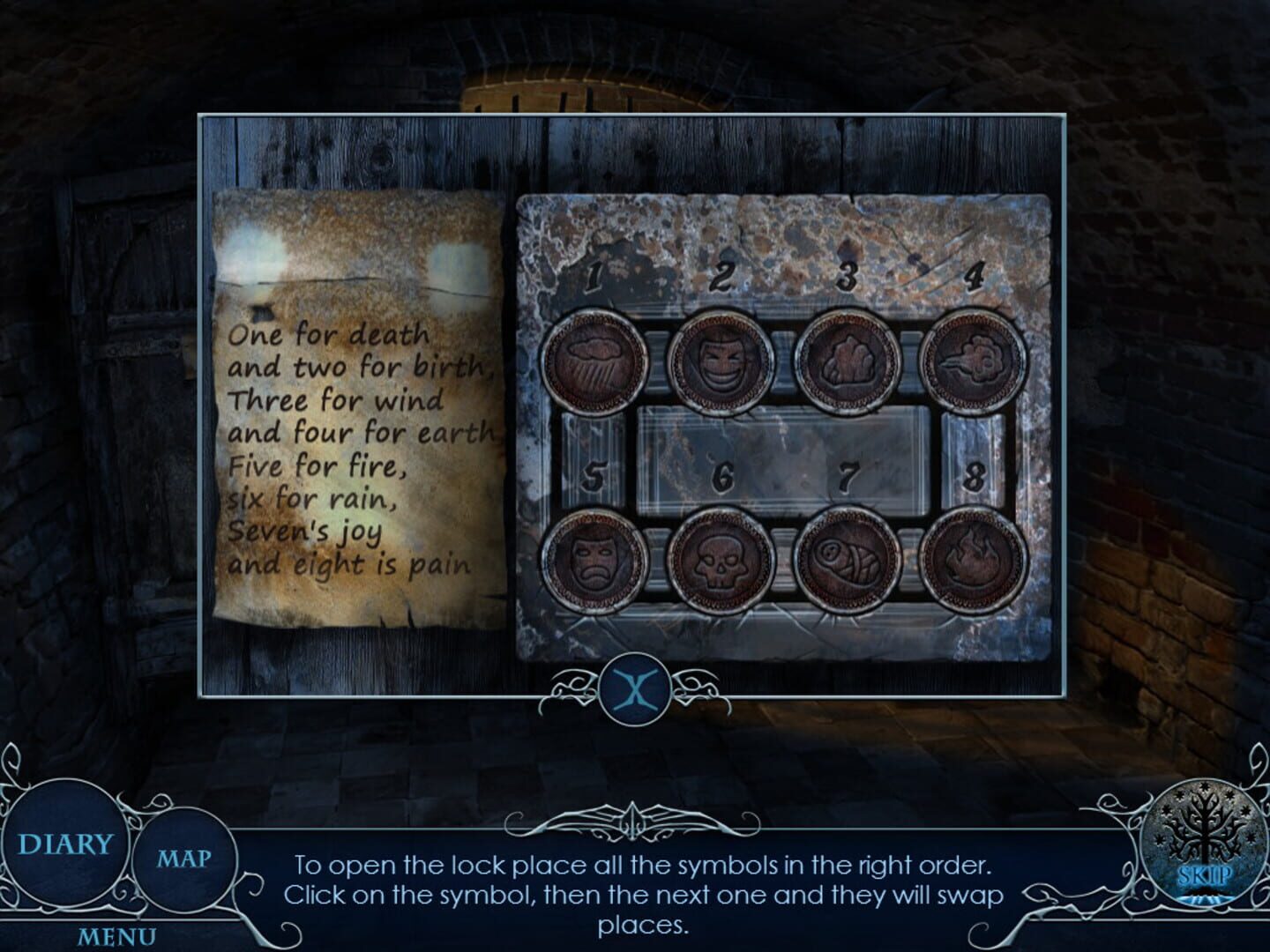Viewport: 1270px width, 952px height.
Task: Click the rock symbol in slot 3
Action: click(847, 360)
